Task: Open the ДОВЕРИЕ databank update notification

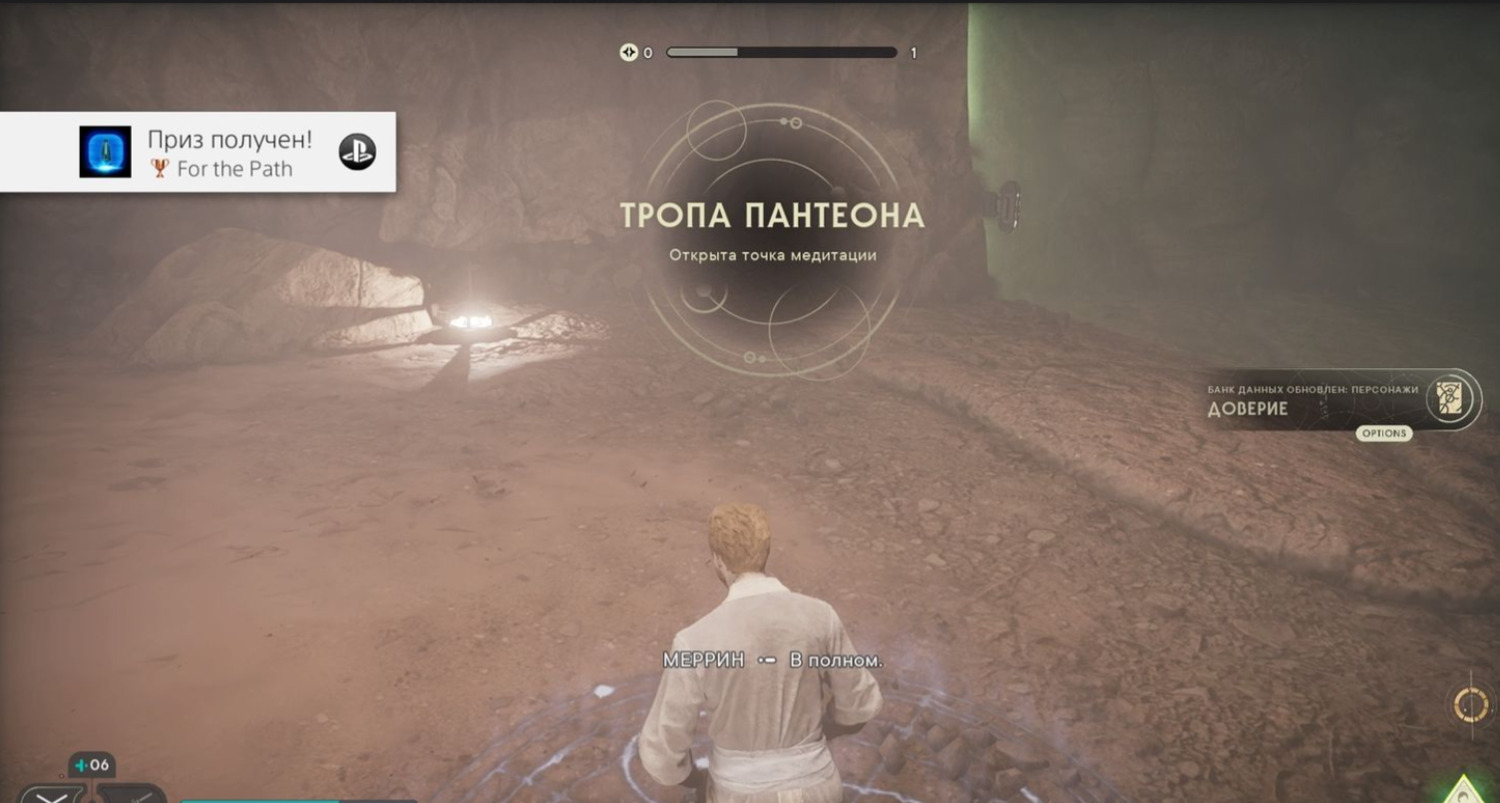Action: click(1312, 401)
